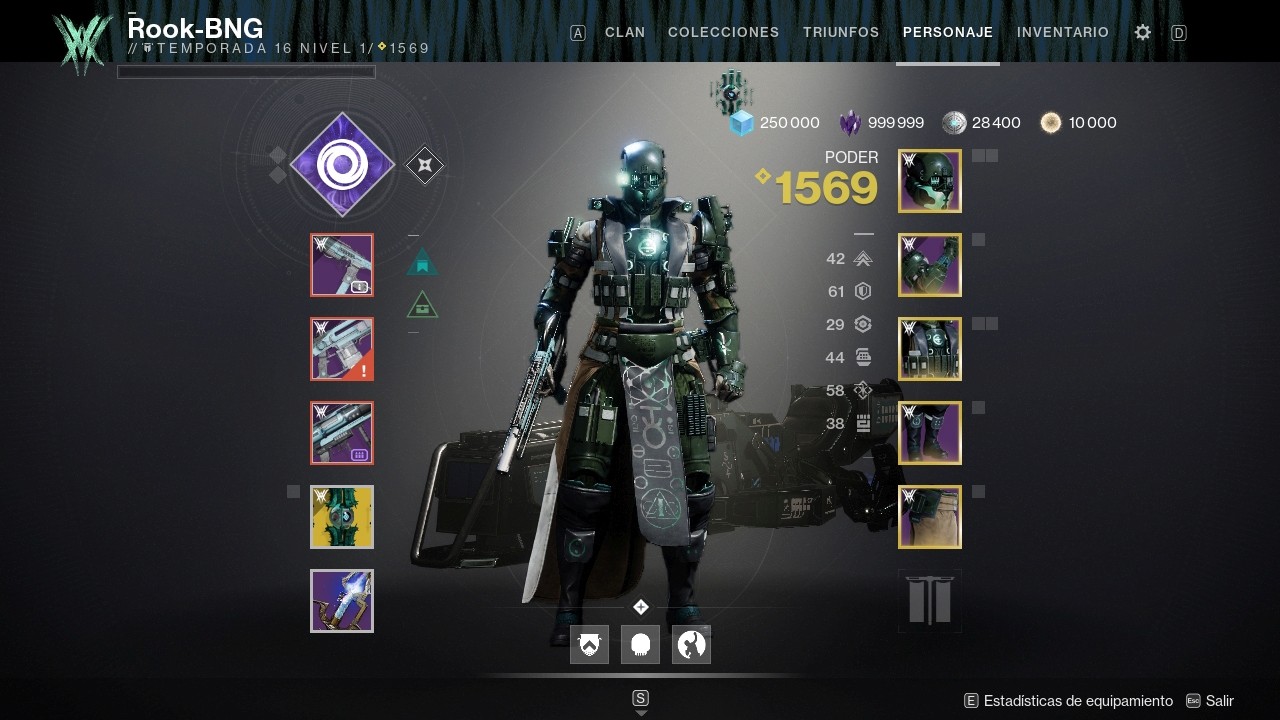The width and height of the screenshot is (1280, 720).
Task: Select the Mobility stat icon showing 42
Action: [x=862, y=258]
